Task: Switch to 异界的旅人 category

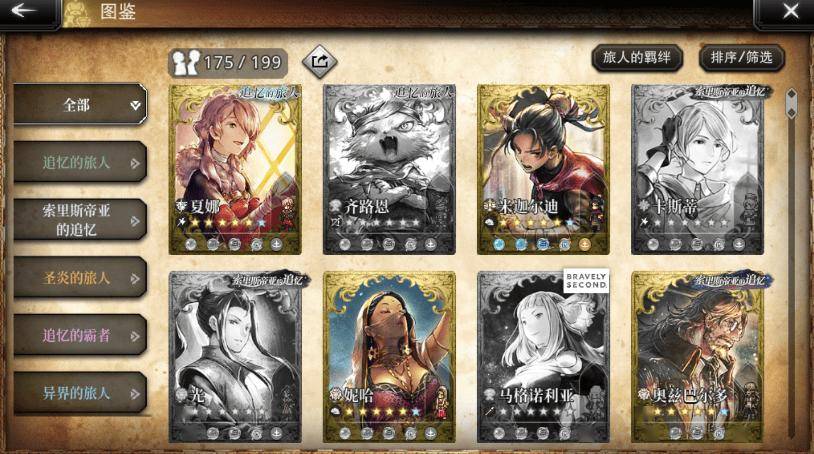Action: click(80, 392)
